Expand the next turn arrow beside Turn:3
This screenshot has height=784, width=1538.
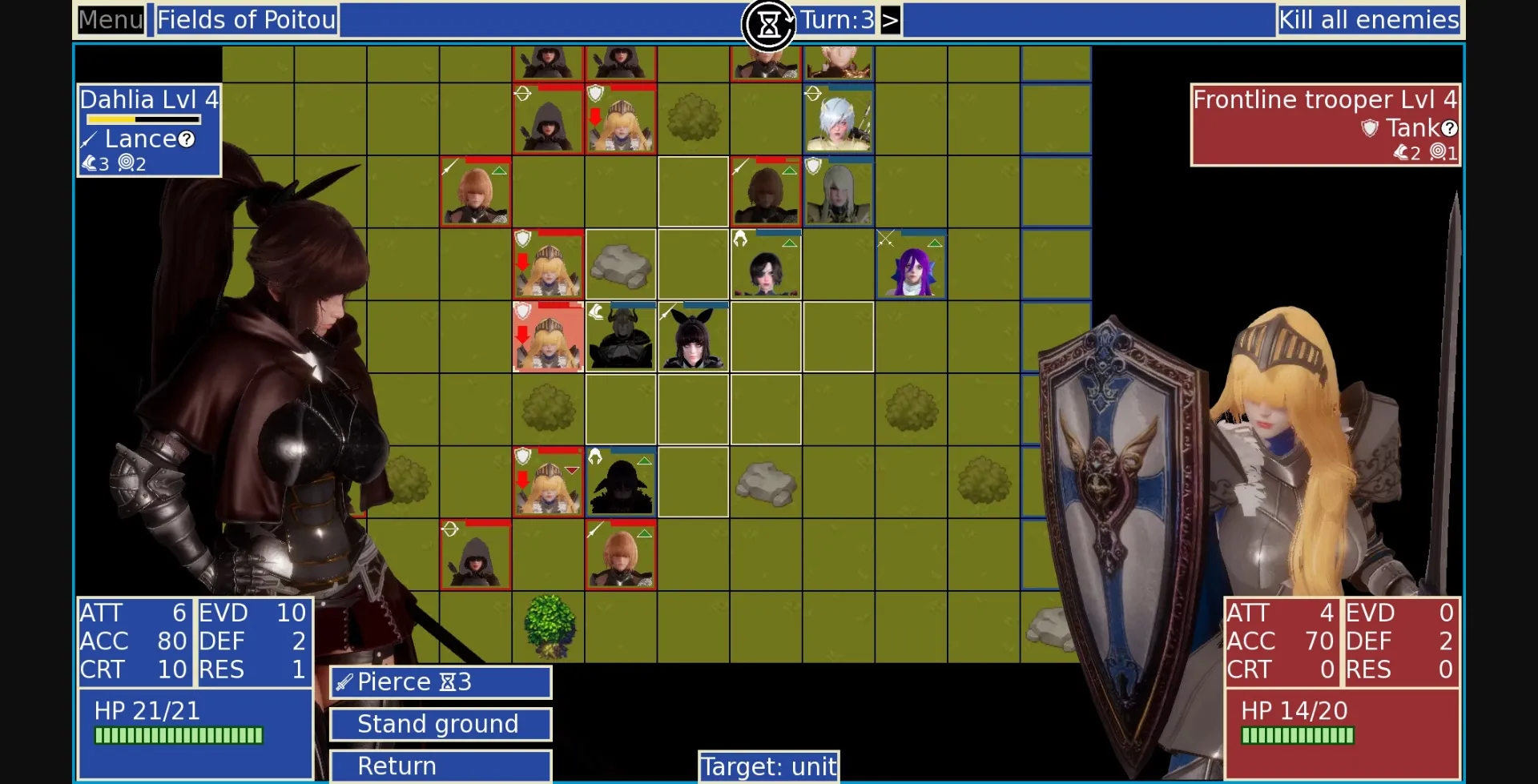891,20
